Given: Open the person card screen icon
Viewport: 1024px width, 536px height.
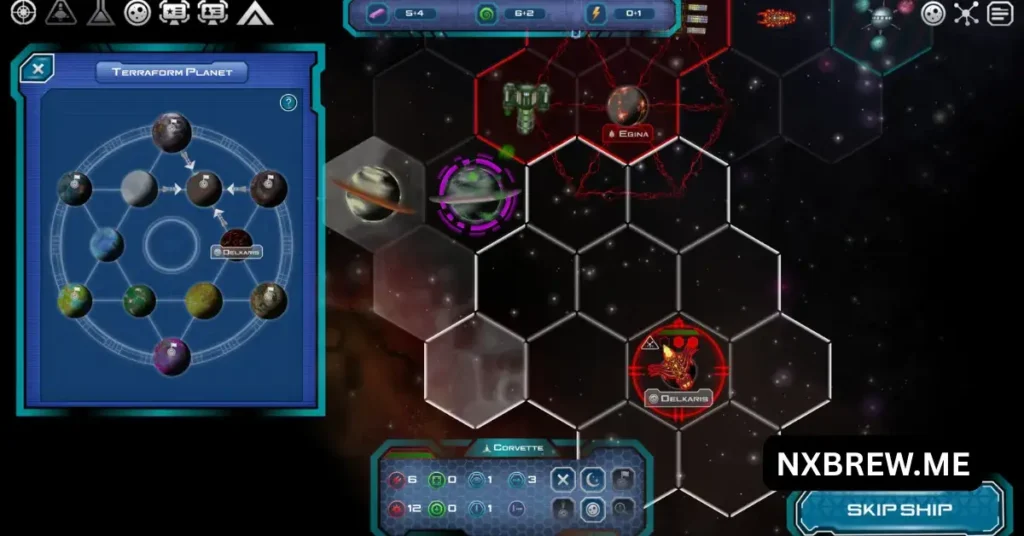Looking at the screenshot, I should 212,13.
